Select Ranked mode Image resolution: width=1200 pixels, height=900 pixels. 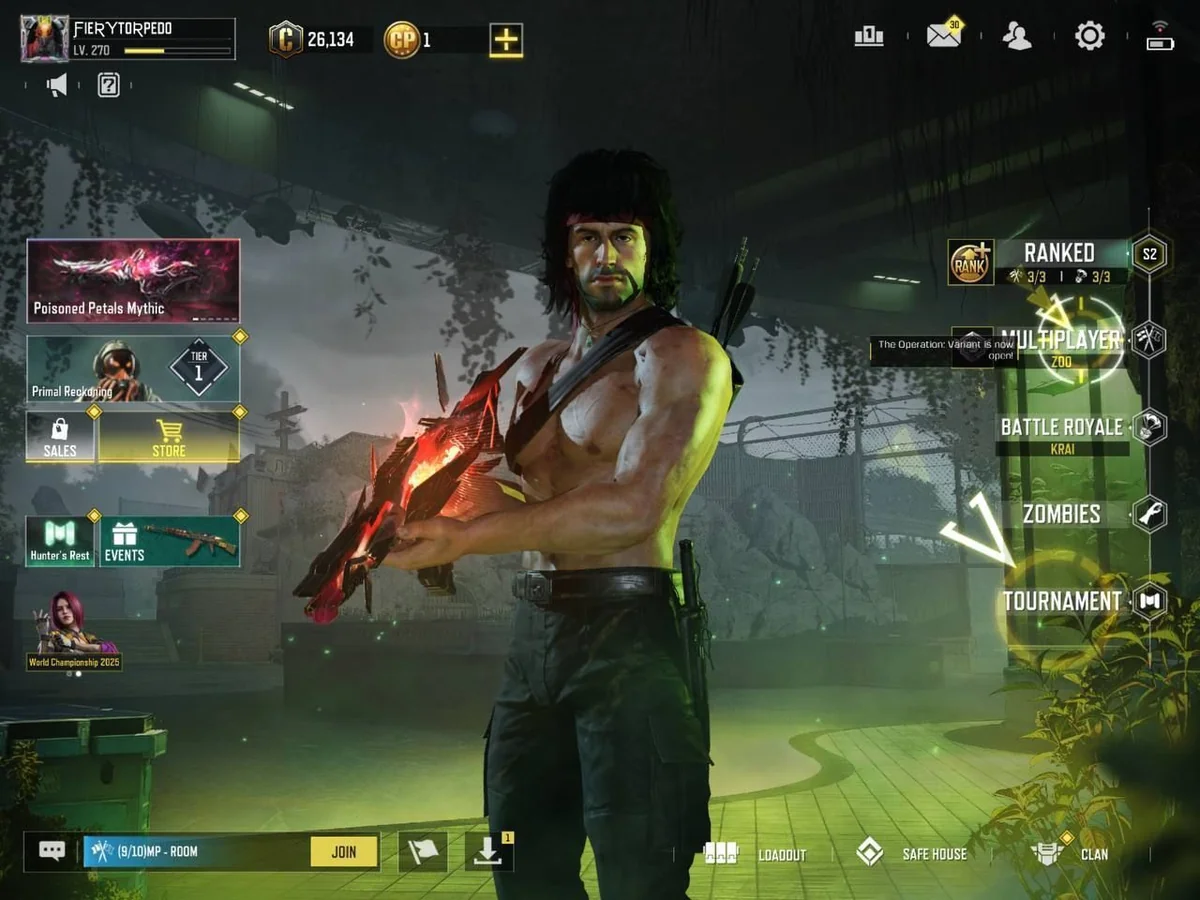[x=1058, y=254]
